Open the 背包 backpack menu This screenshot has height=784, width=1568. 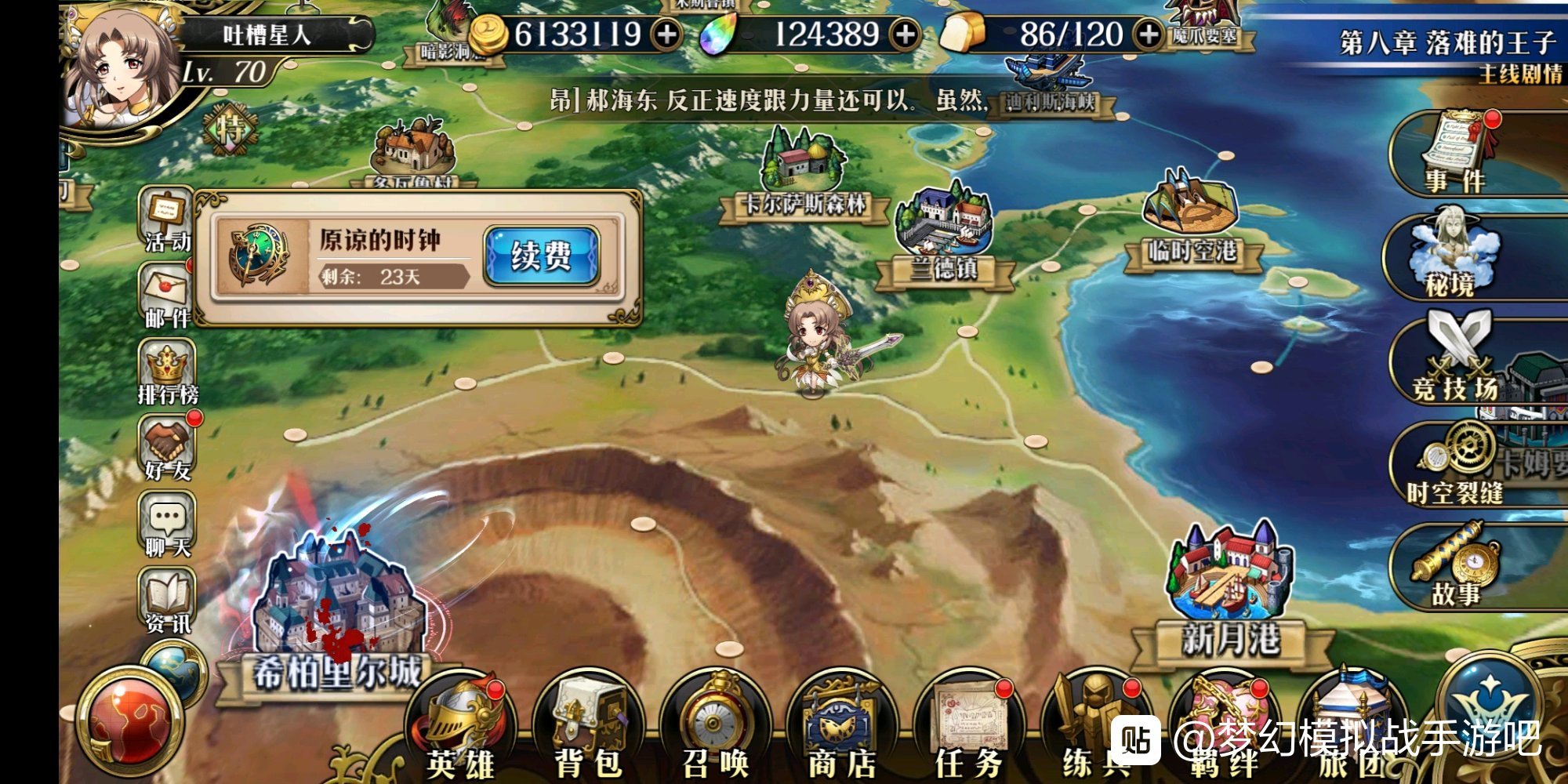pyautogui.click(x=588, y=729)
